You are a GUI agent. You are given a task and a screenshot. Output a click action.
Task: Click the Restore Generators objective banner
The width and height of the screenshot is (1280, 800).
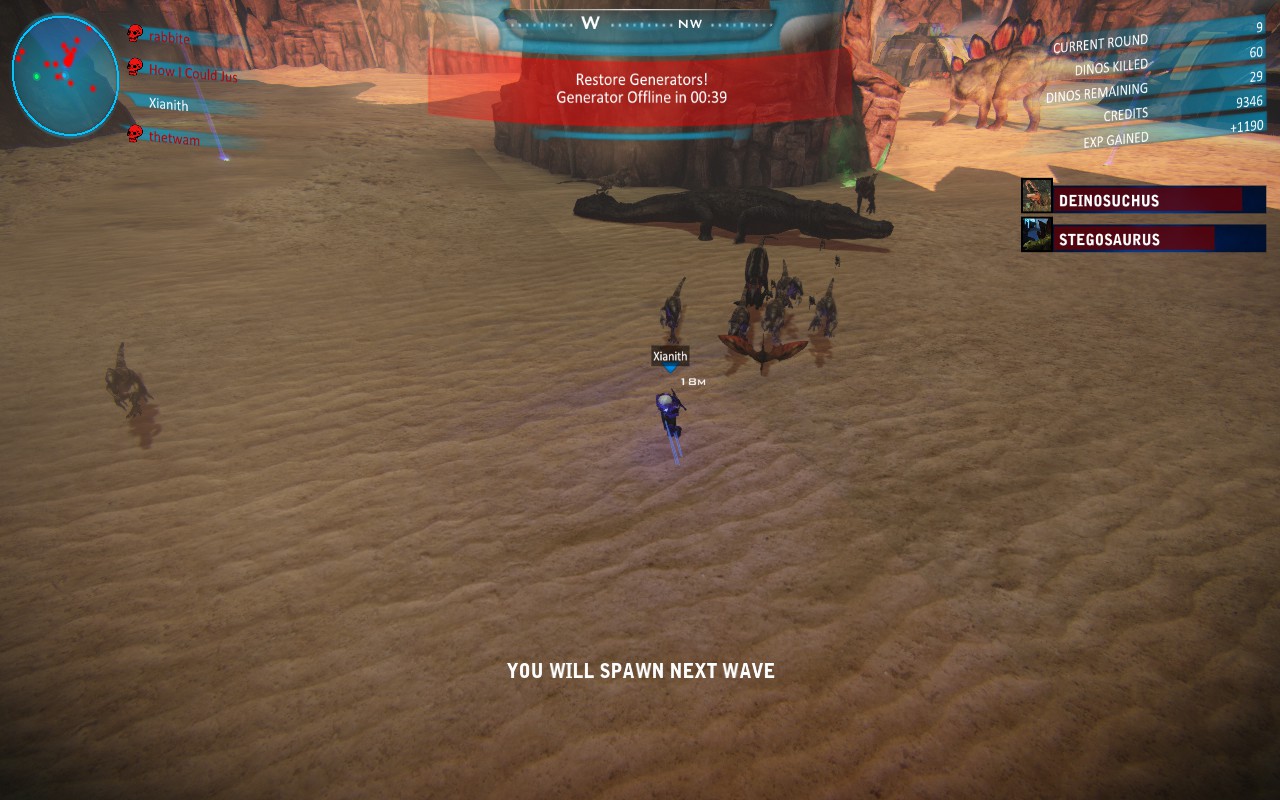[x=641, y=88]
